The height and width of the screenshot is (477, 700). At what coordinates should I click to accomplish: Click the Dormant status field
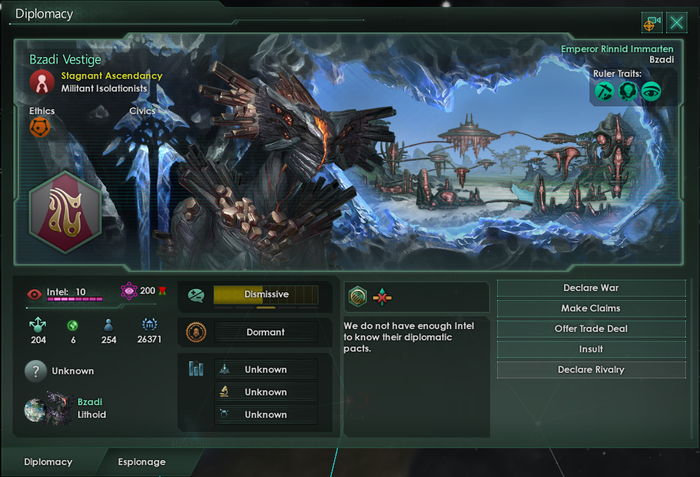pyautogui.click(x=265, y=332)
